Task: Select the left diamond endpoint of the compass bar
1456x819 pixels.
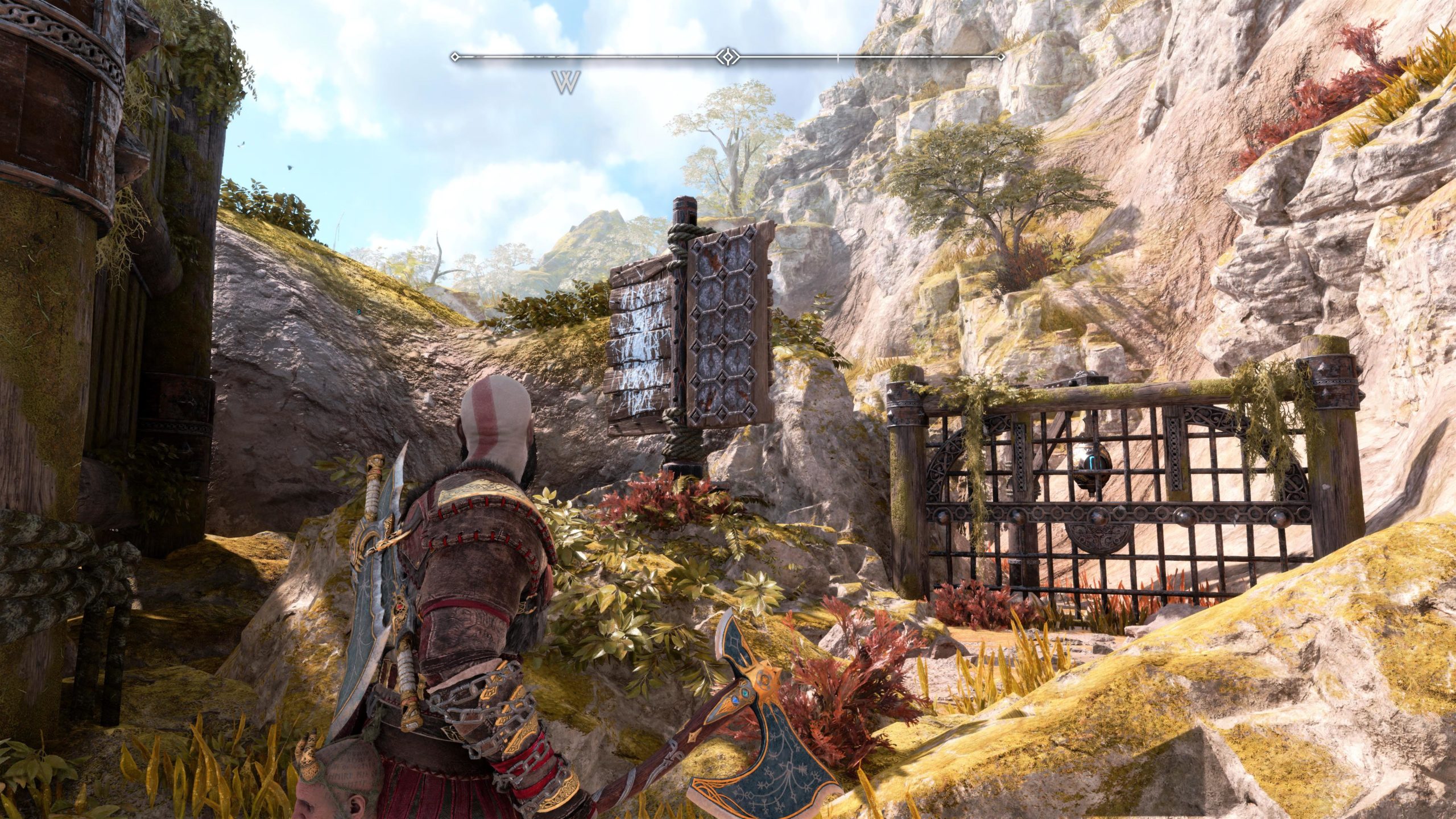Action: tap(455, 56)
